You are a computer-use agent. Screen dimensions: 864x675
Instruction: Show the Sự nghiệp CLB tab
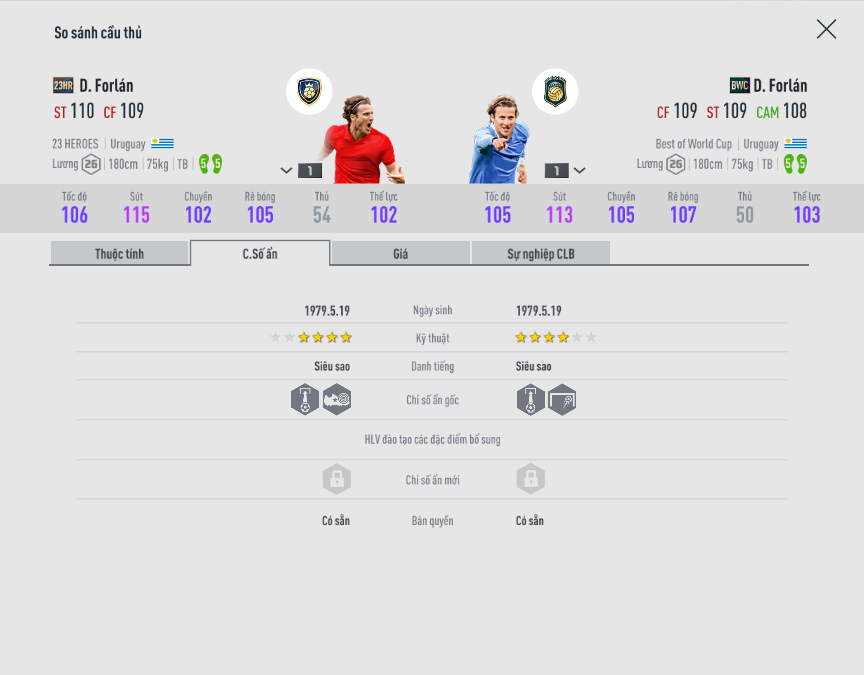point(540,254)
